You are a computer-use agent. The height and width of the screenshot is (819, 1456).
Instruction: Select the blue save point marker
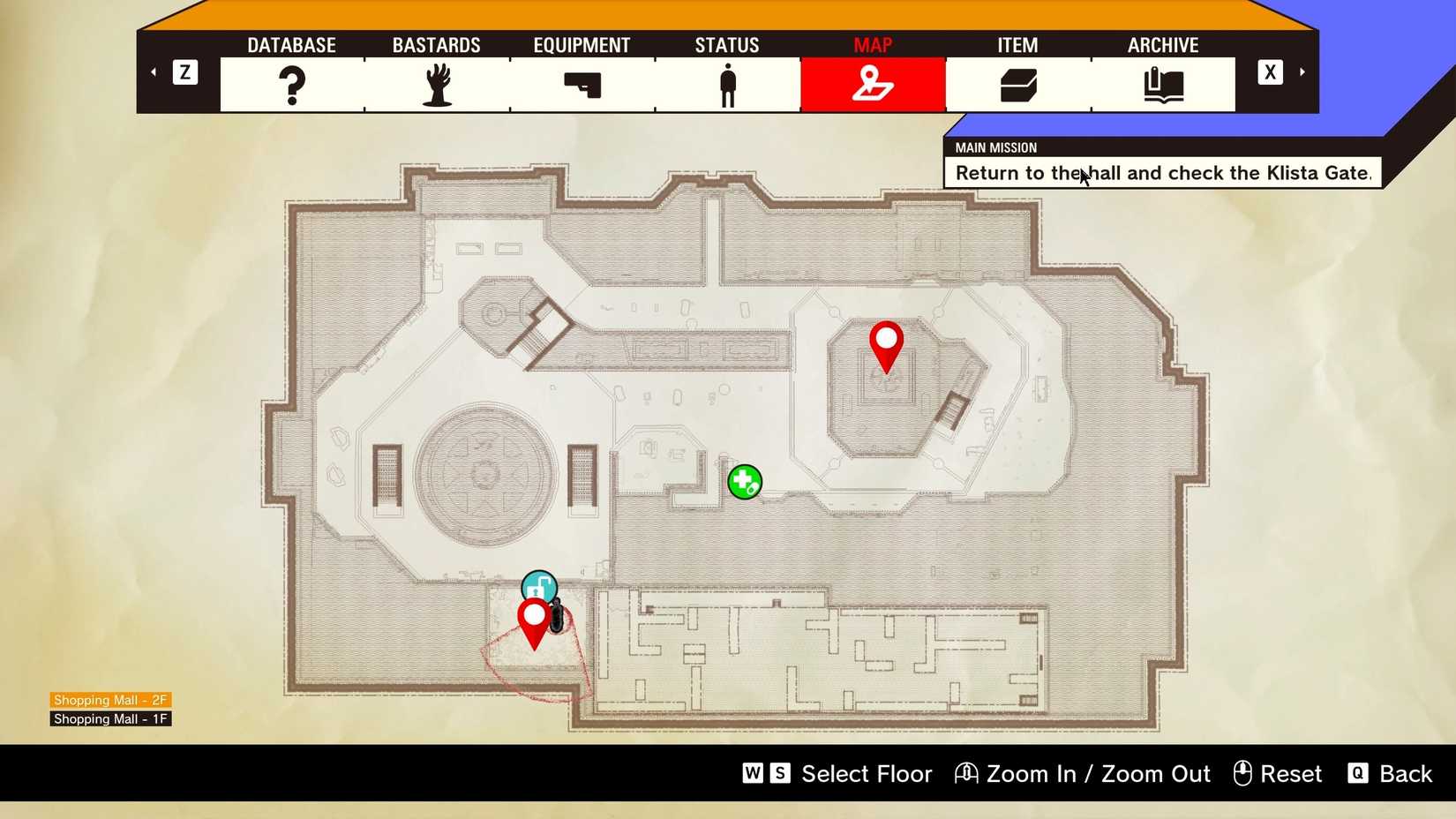(541, 585)
